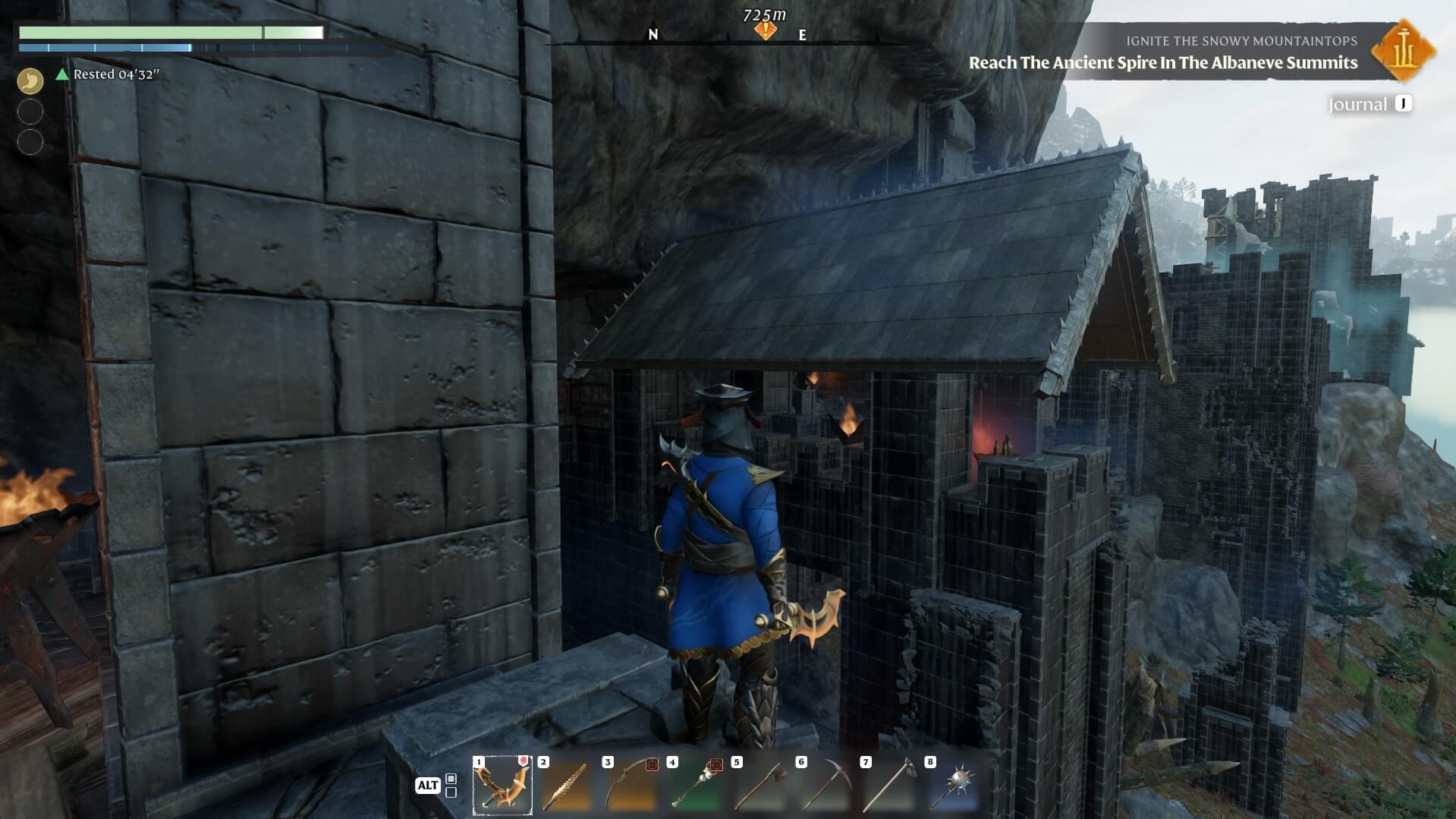Viewport: 1456px width, 819px height.
Task: Click the orange tower quest emblem
Action: (x=1403, y=50)
